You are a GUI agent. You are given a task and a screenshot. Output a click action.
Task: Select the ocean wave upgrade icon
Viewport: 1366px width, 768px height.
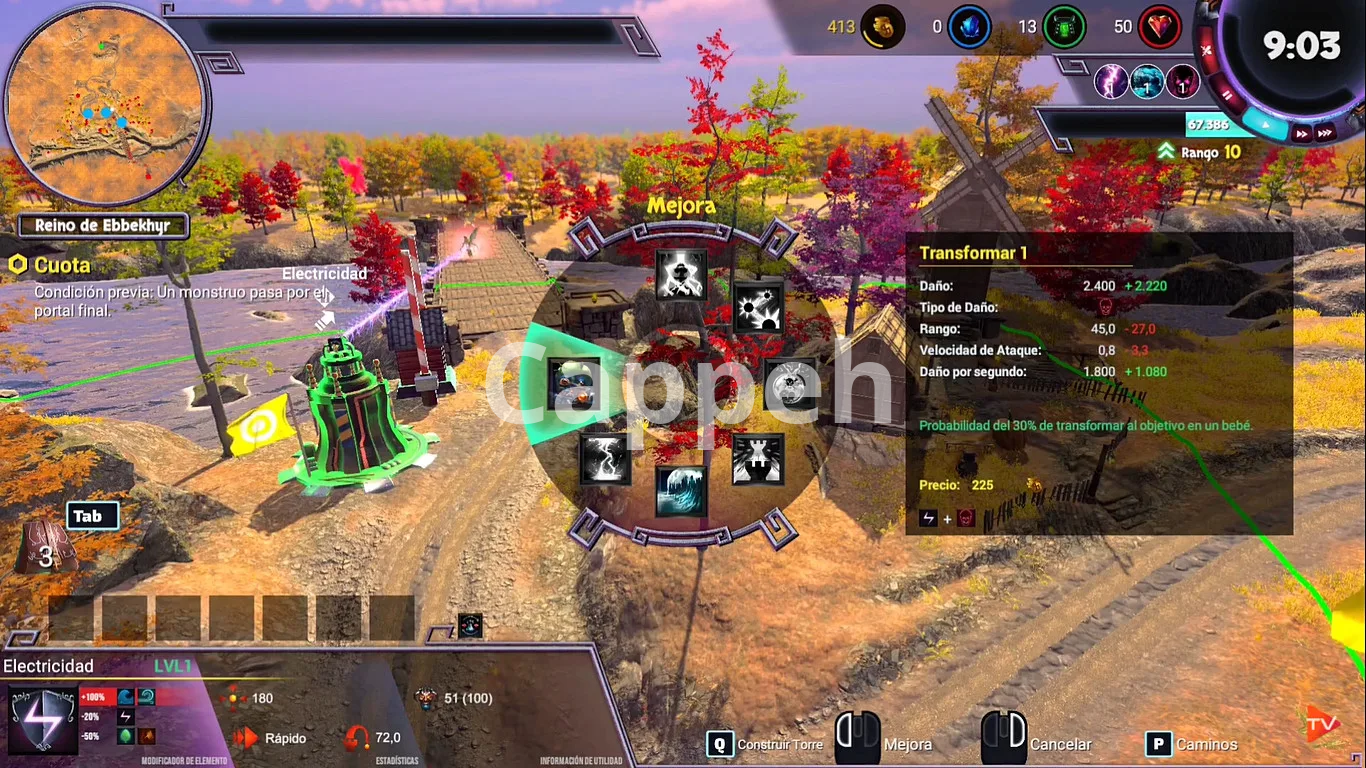click(681, 491)
